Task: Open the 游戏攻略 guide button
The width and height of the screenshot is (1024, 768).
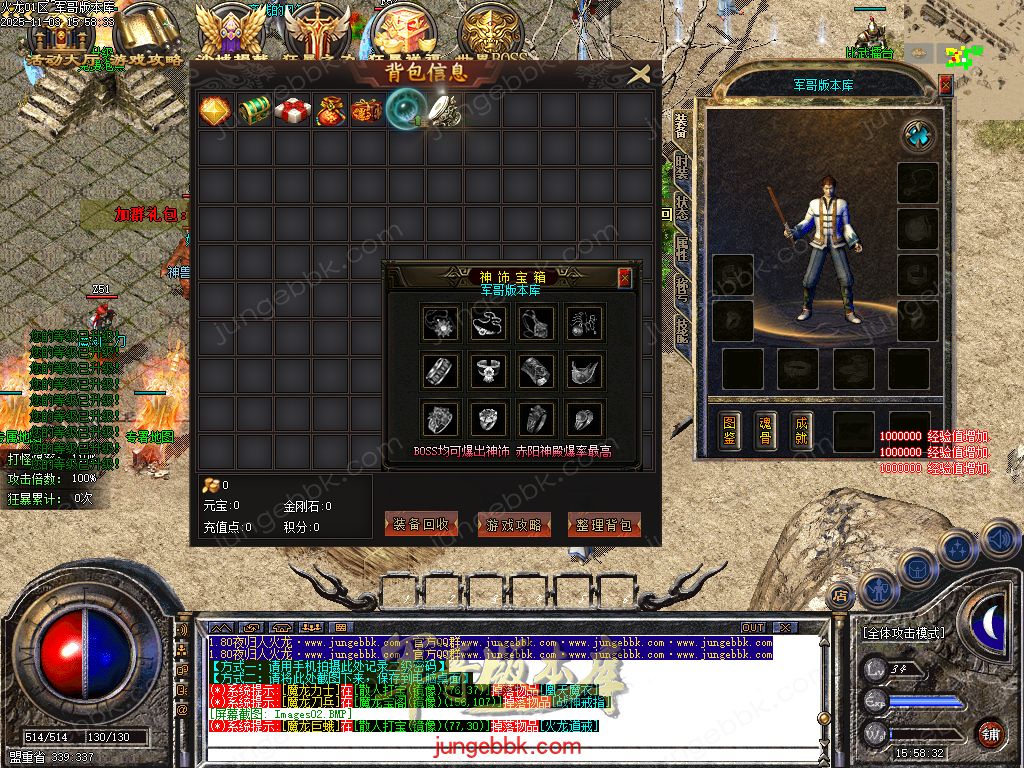Action: pos(513,524)
